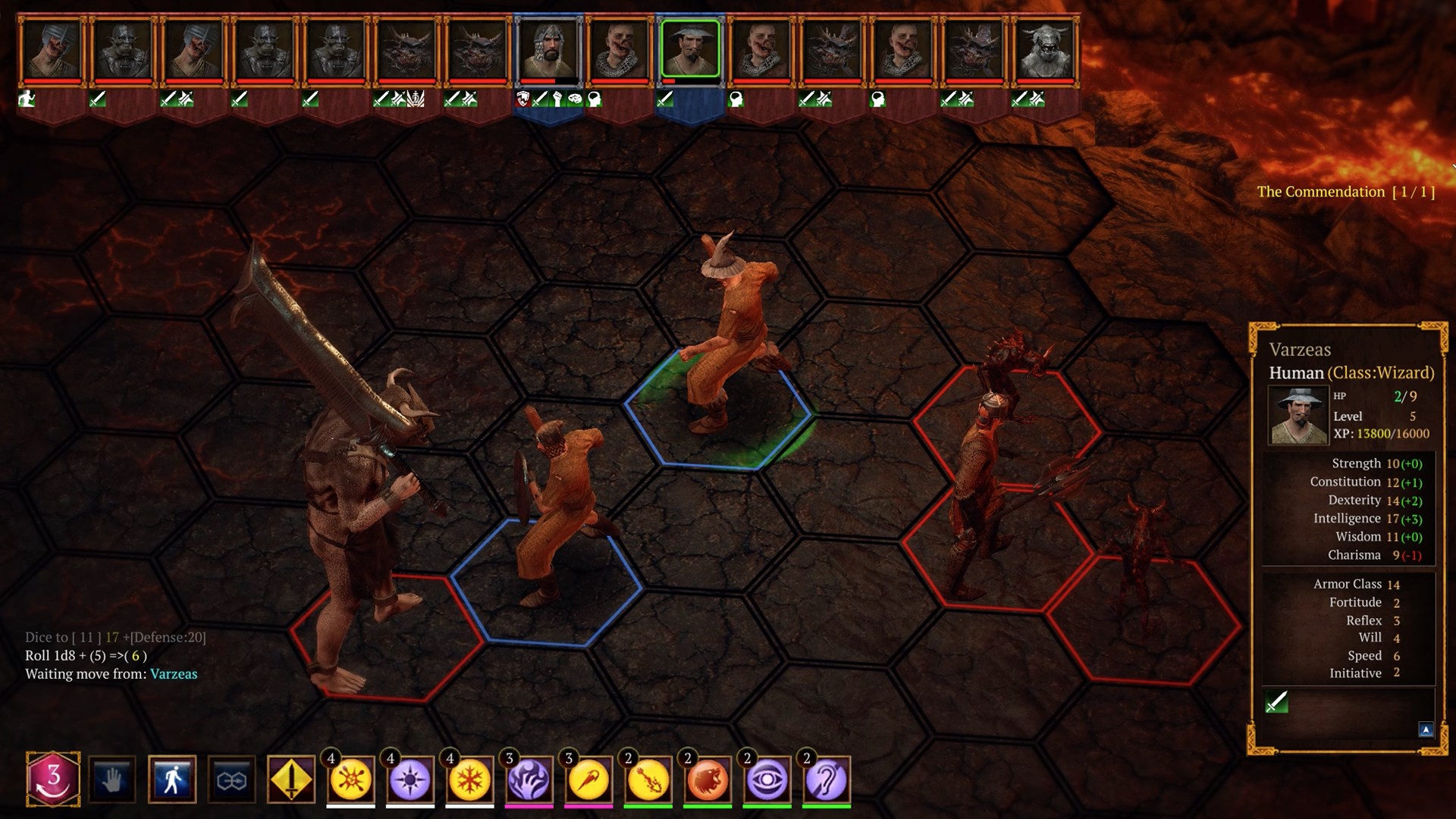This screenshot has width=1456, height=819.
Task: Select the open hand action button
Action: click(x=112, y=779)
